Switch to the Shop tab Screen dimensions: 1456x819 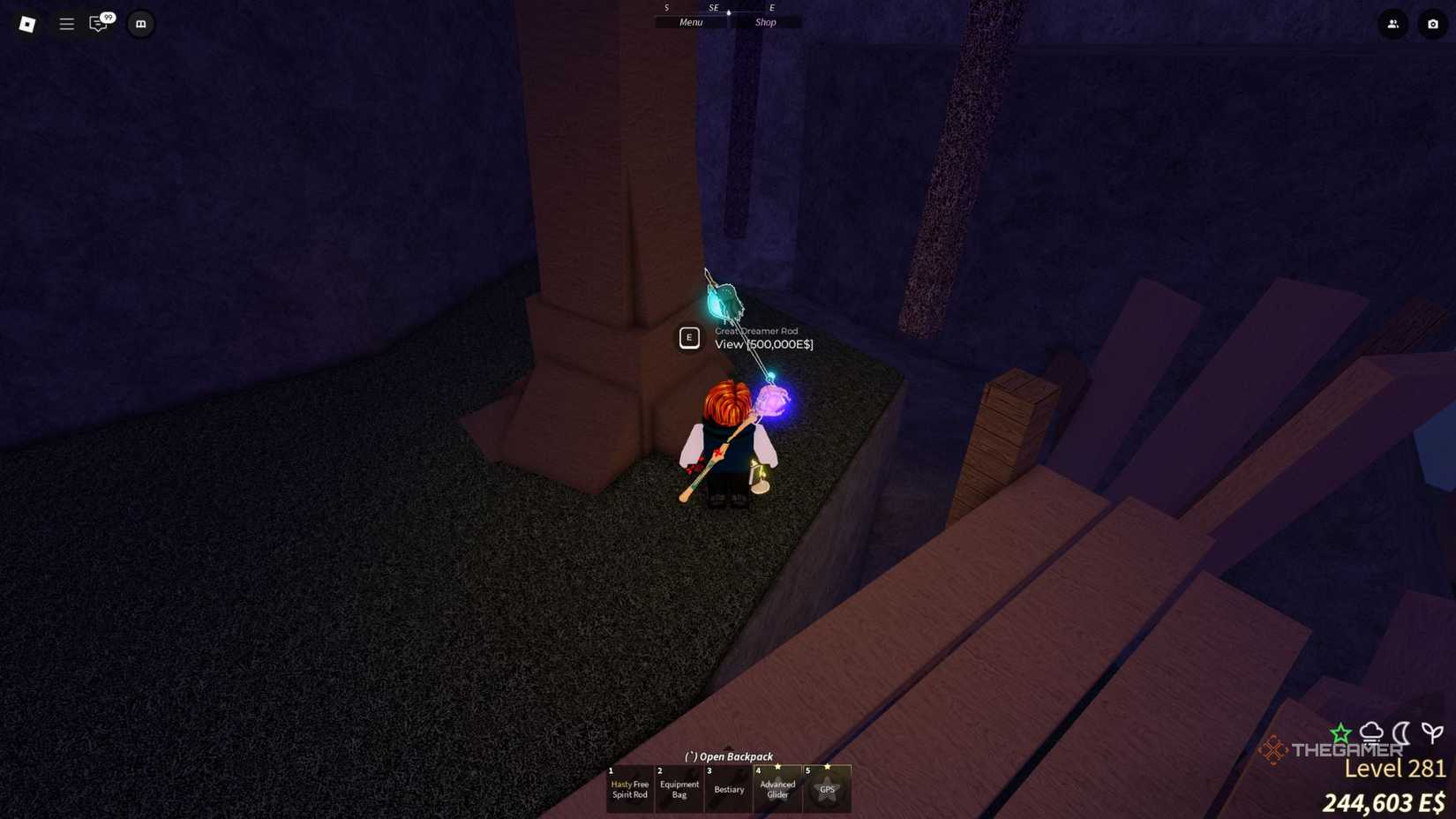[x=764, y=21]
